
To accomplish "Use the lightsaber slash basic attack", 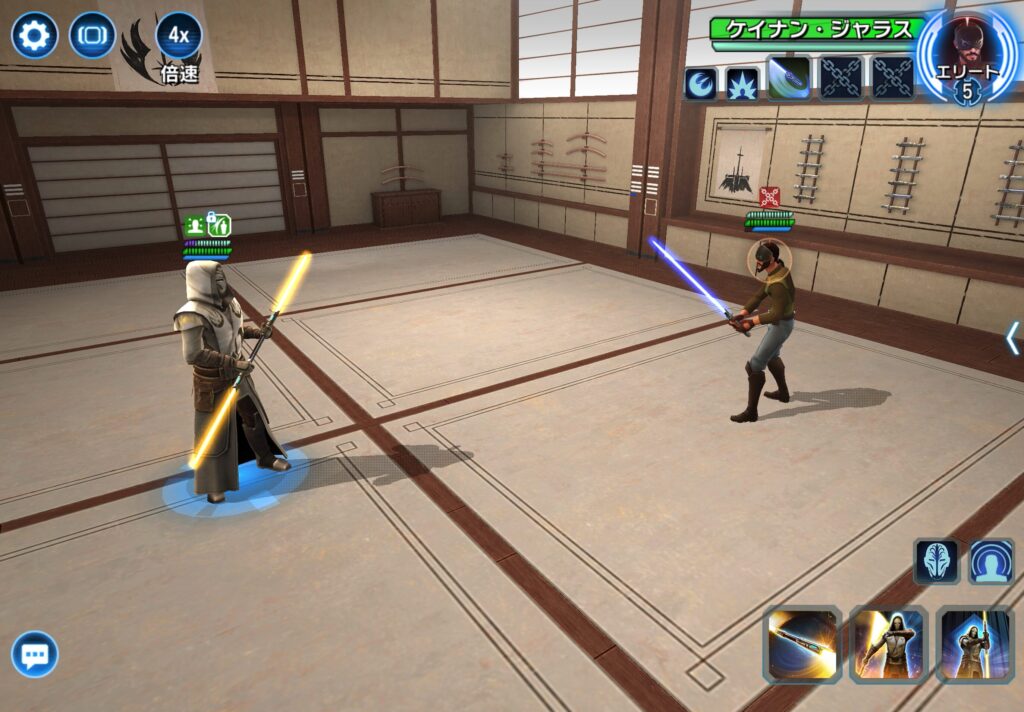I will click(x=802, y=644).
